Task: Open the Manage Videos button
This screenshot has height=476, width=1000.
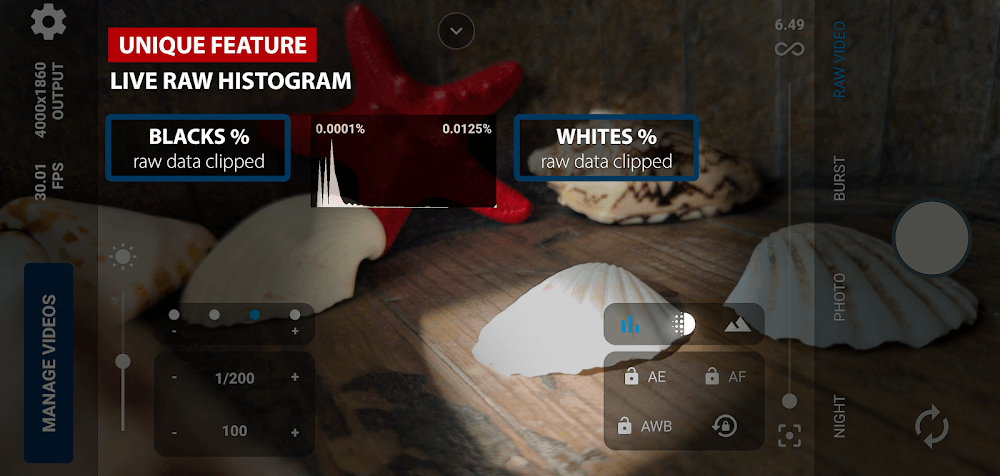Action: coord(48,362)
